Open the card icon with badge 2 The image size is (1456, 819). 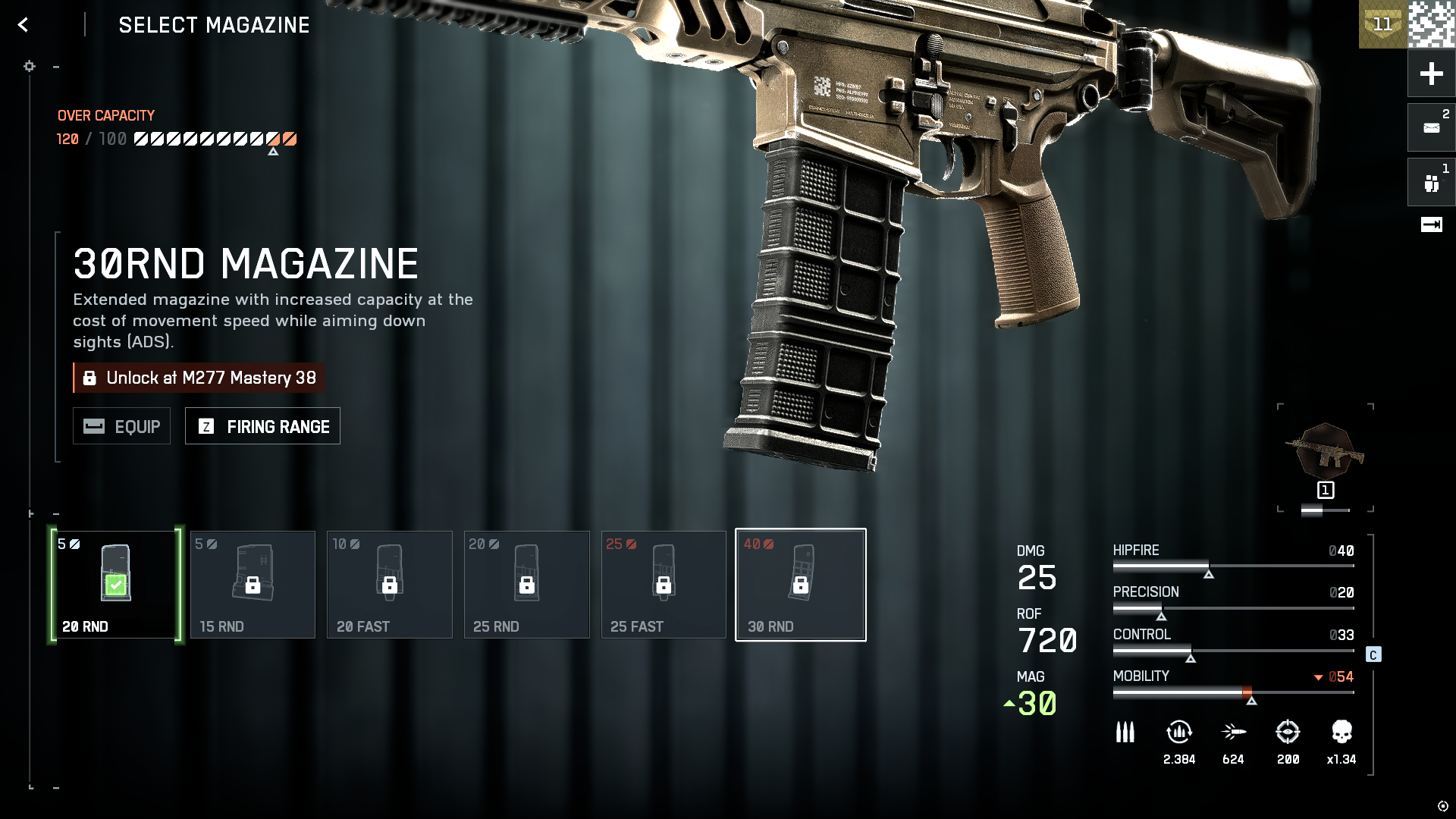tap(1431, 127)
